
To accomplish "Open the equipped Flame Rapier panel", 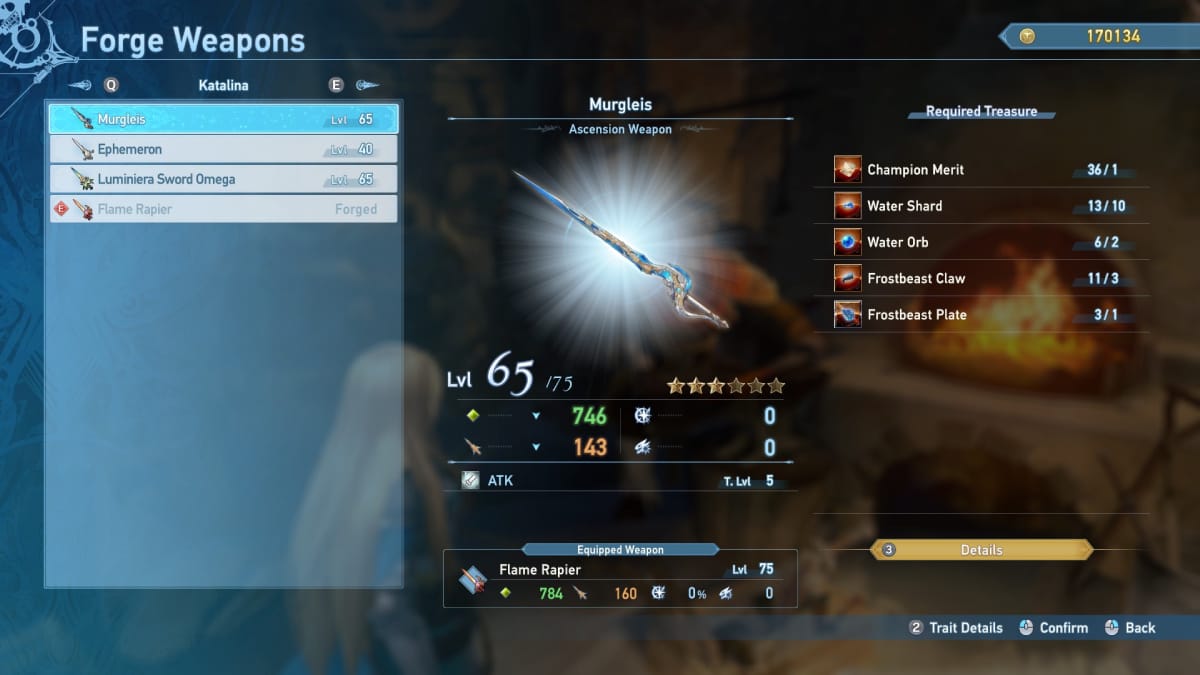I will (620, 580).
